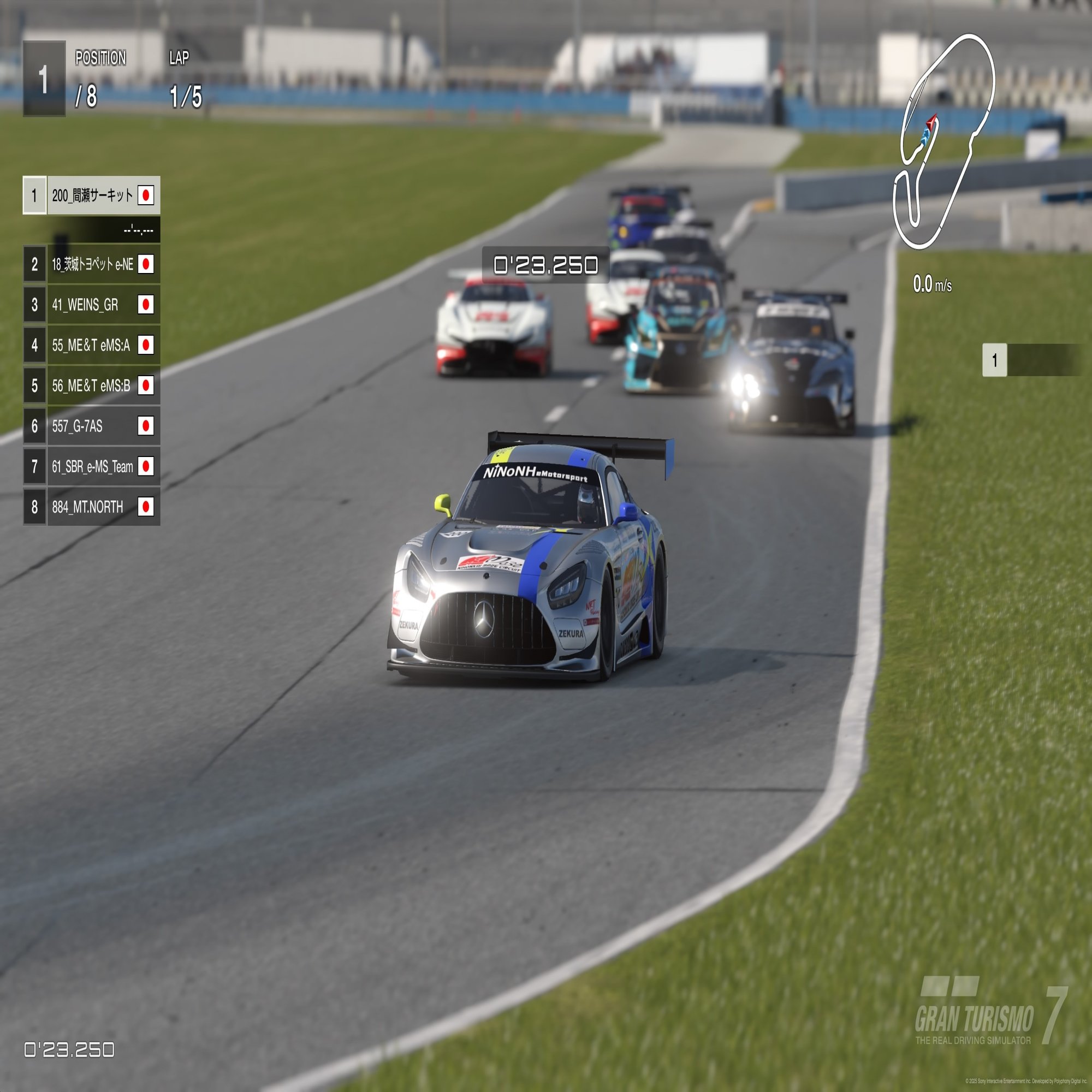The height and width of the screenshot is (1092, 1092).
Task: Select leader row 200_間瀬サーキット
Action: click(92, 195)
